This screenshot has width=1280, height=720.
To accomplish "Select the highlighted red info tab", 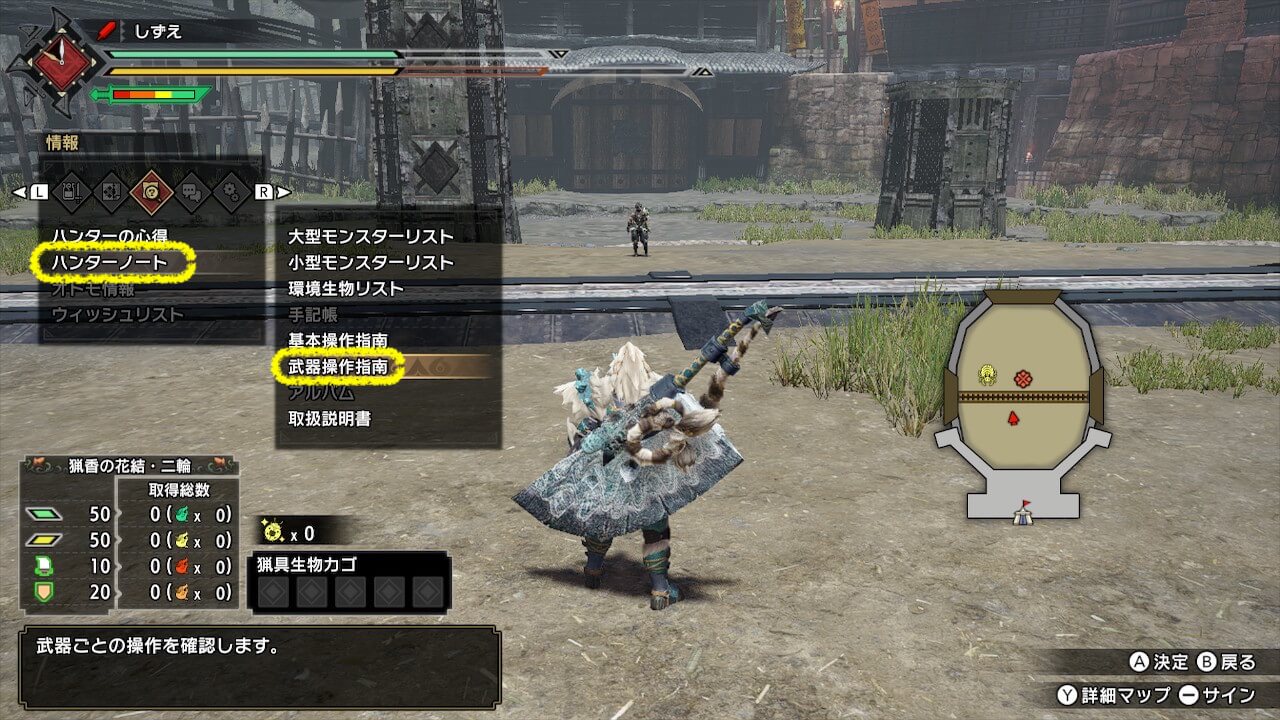I will click(x=151, y=191).
